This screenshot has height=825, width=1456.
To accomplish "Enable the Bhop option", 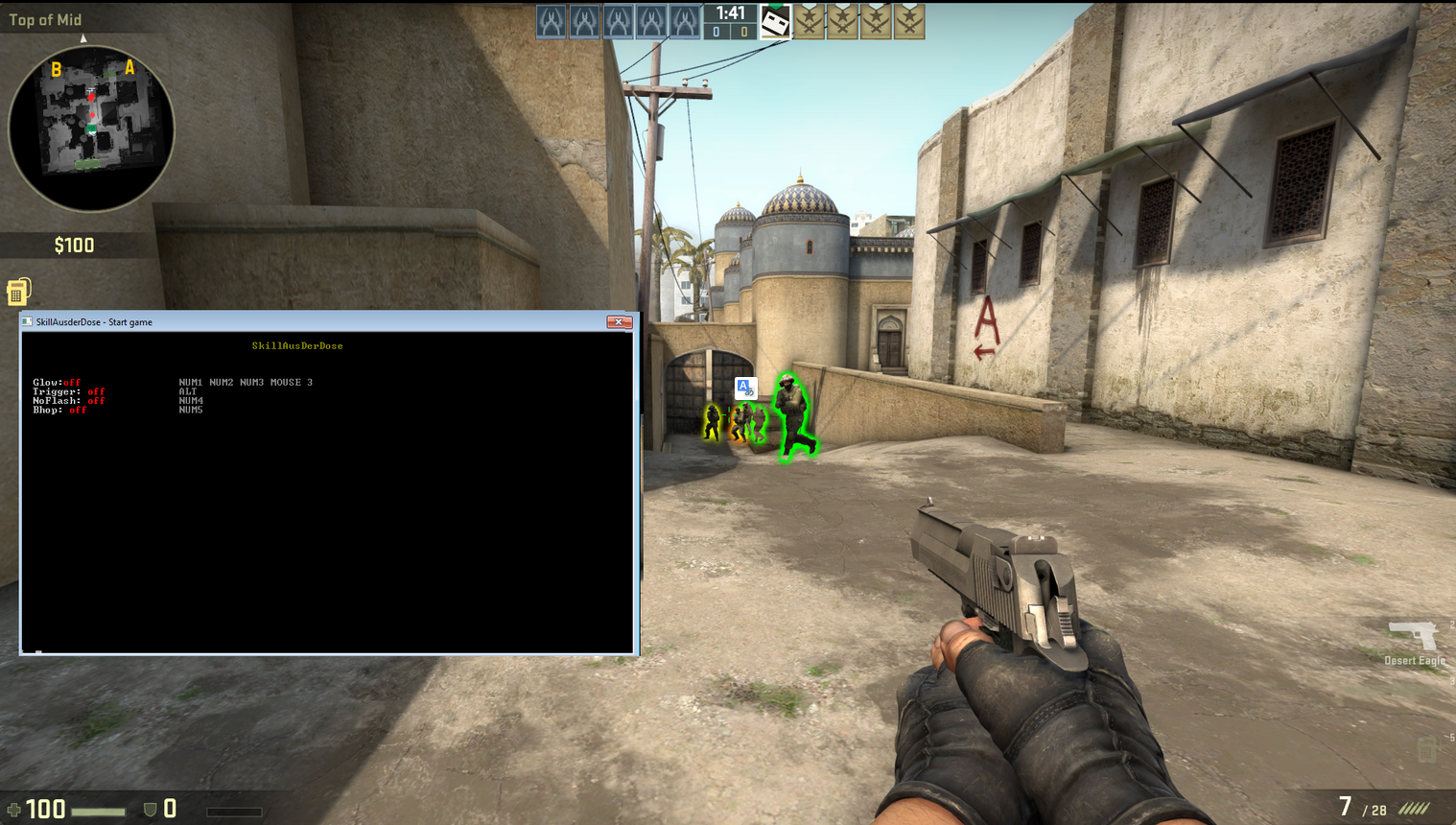I will pyautogui.click(x=58, y=411).
